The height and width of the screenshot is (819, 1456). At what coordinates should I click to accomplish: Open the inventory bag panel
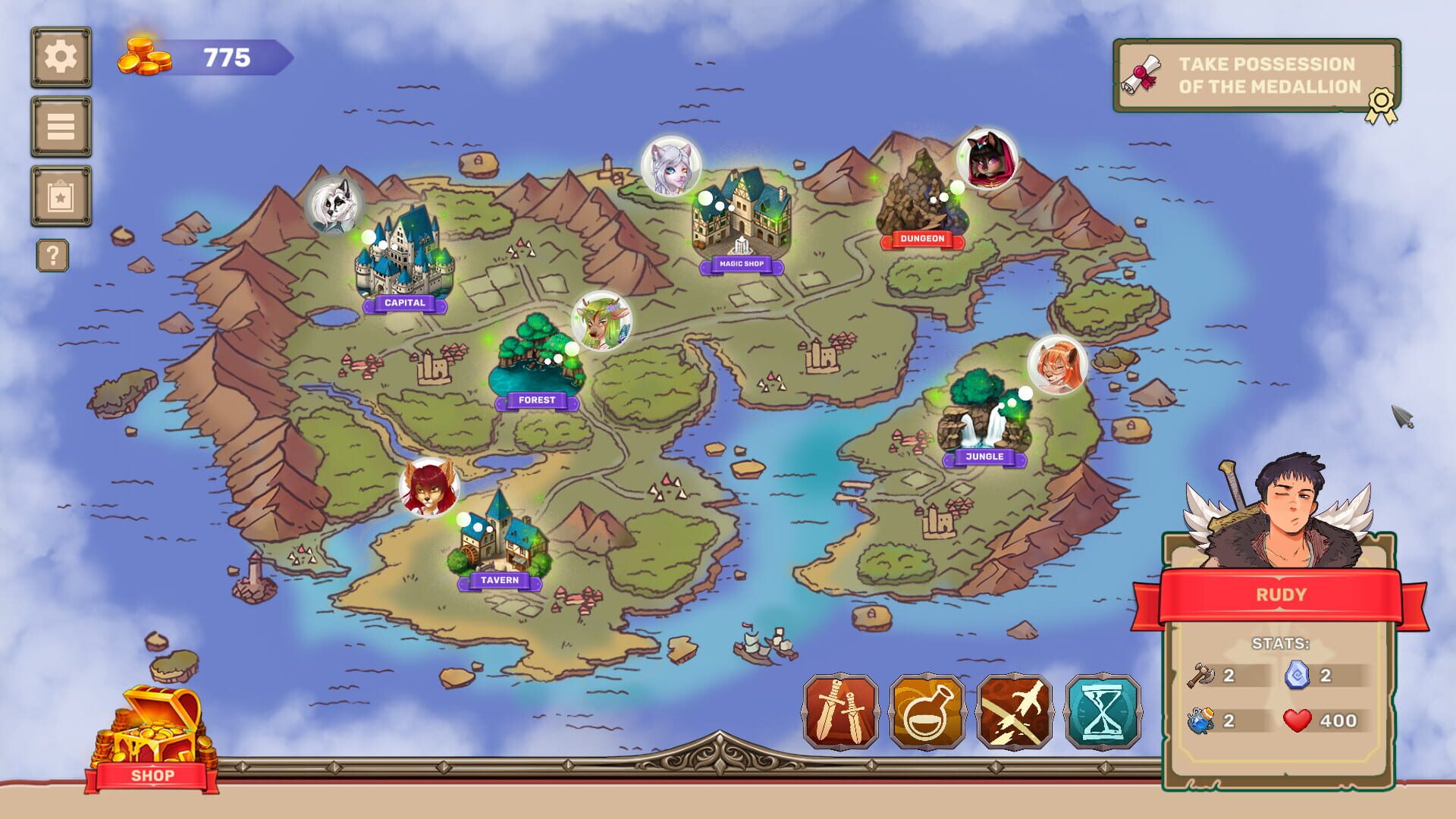point(61,194)
